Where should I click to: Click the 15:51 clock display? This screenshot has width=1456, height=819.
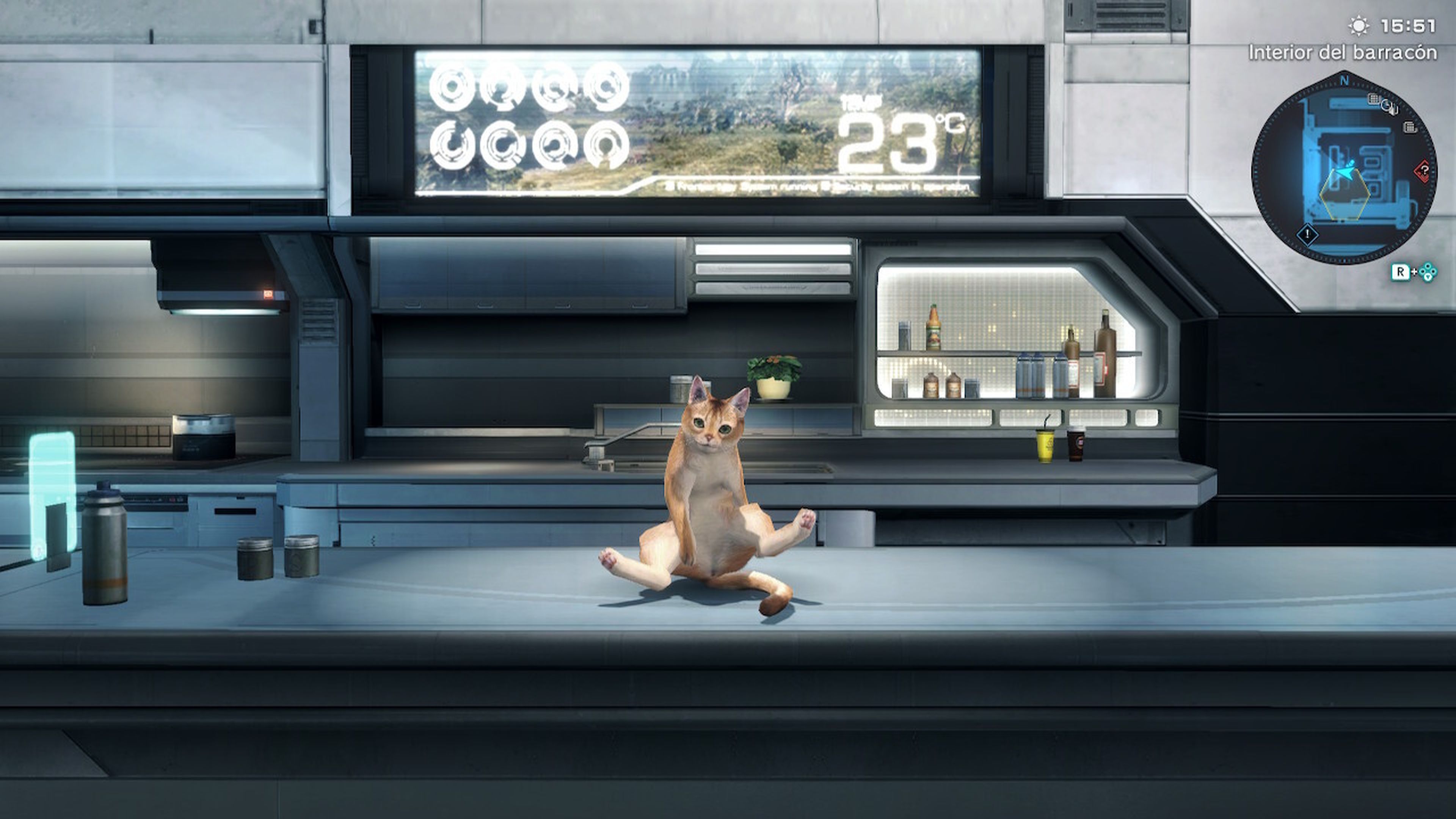1408,26
